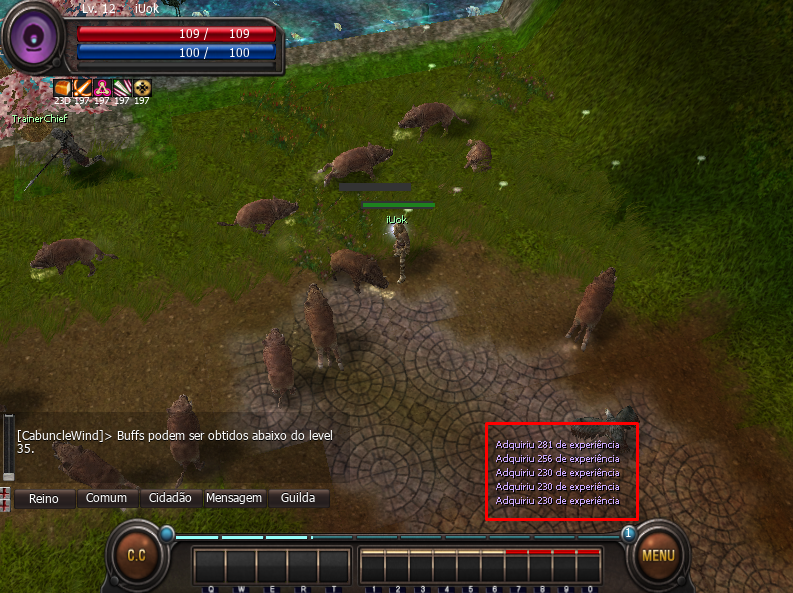793x593 pixels.
Task: Click the blue number 1 page orb
Action: tap(628, 533)
